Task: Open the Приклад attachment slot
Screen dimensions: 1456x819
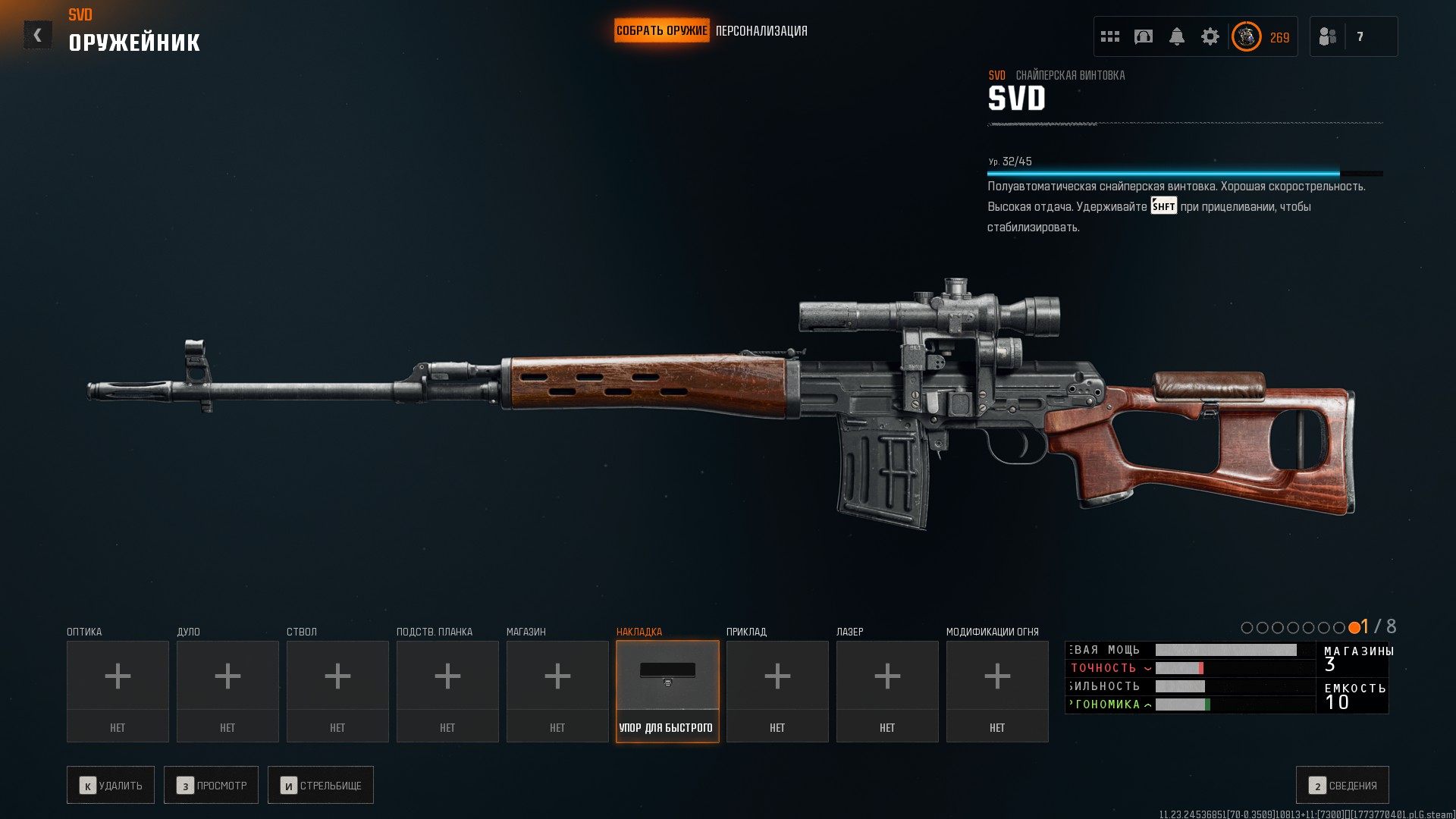Action: [777, 690]
